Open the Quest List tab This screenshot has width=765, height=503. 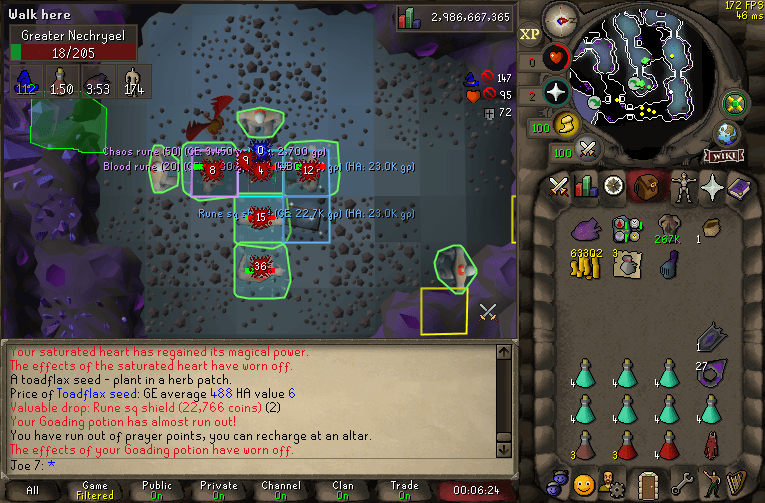(613, 186)
